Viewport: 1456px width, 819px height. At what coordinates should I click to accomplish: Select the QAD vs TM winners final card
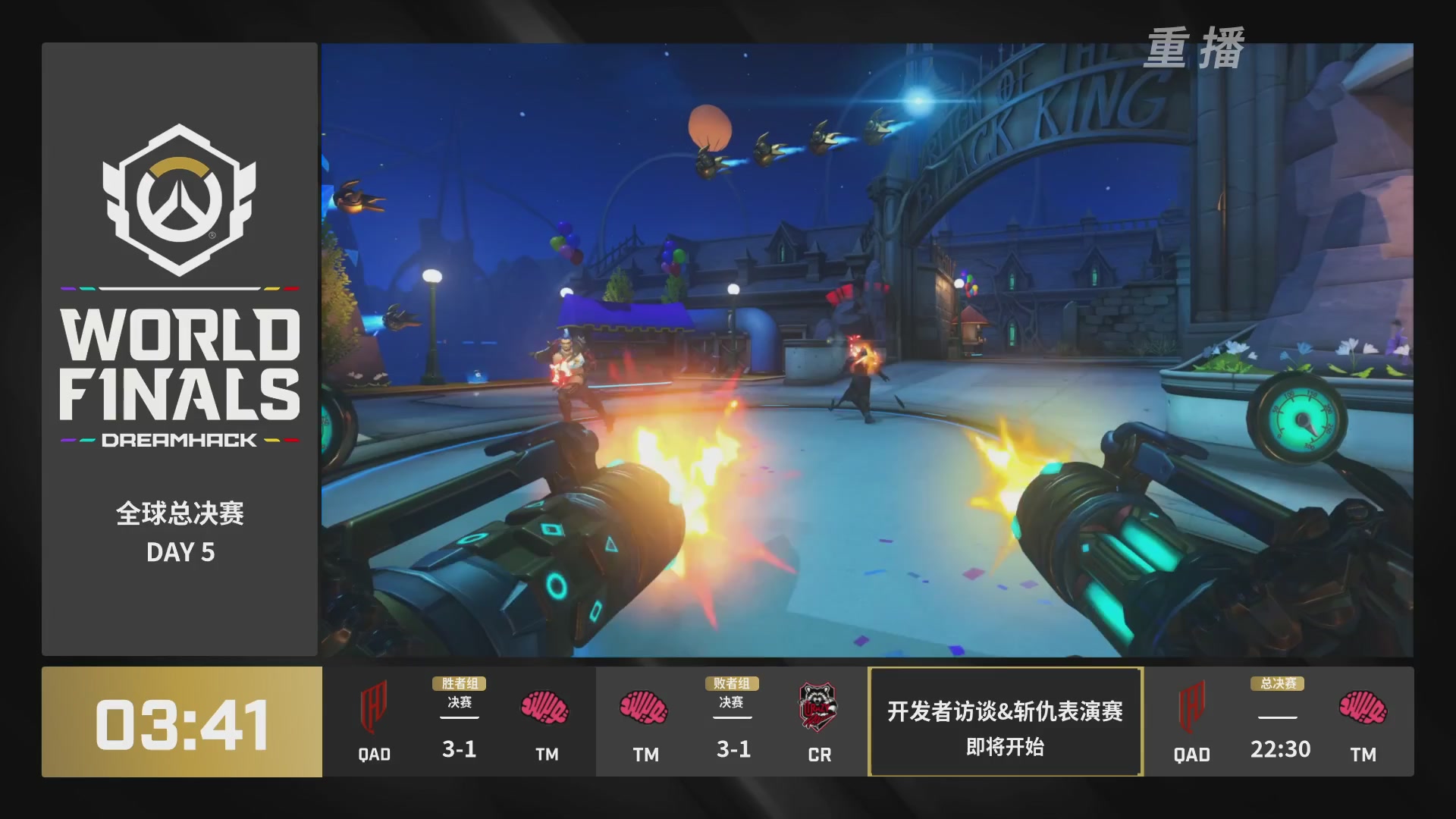coord(459,721)
